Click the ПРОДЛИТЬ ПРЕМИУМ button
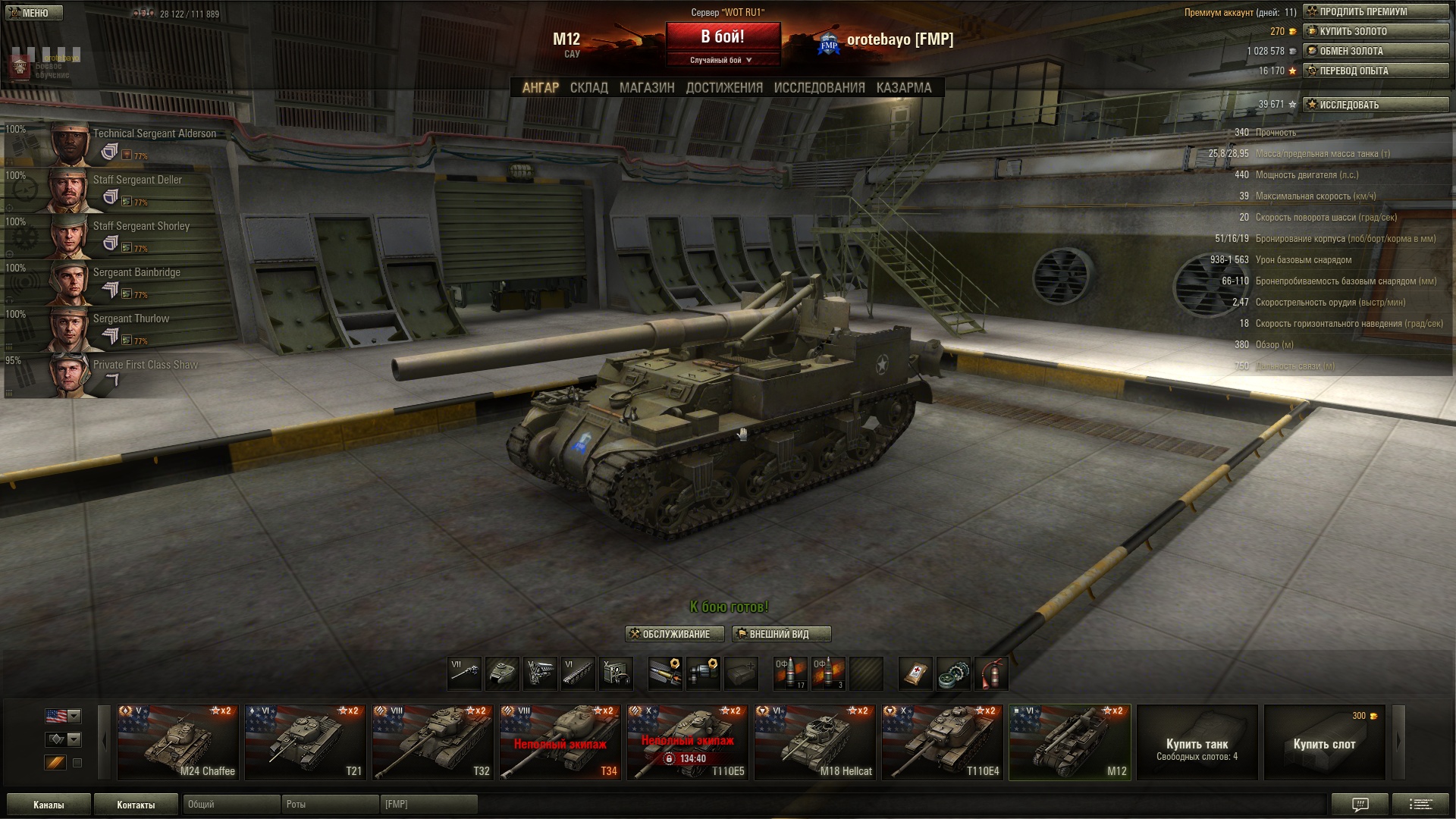This screenshot has height=819, width=1456. 1376,12
